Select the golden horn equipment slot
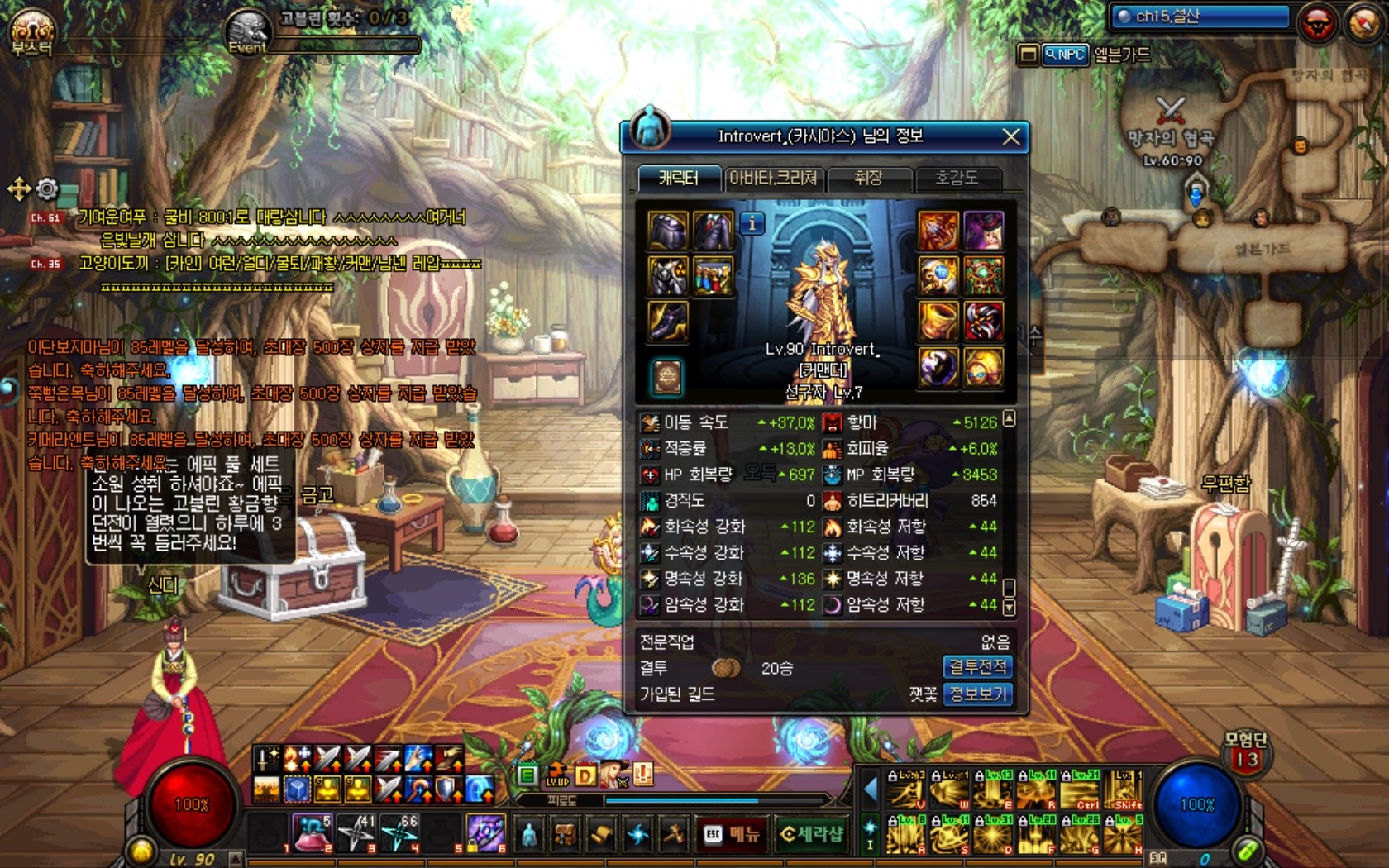 click(938, 321)
